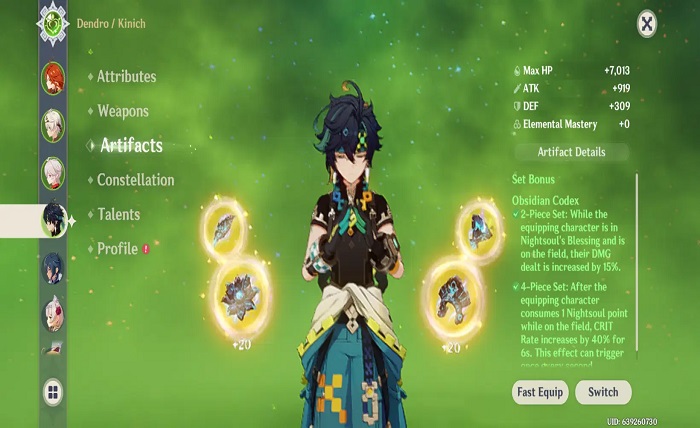
Task: Select the upper right artifact slot
Action: [x=479, y=224]
